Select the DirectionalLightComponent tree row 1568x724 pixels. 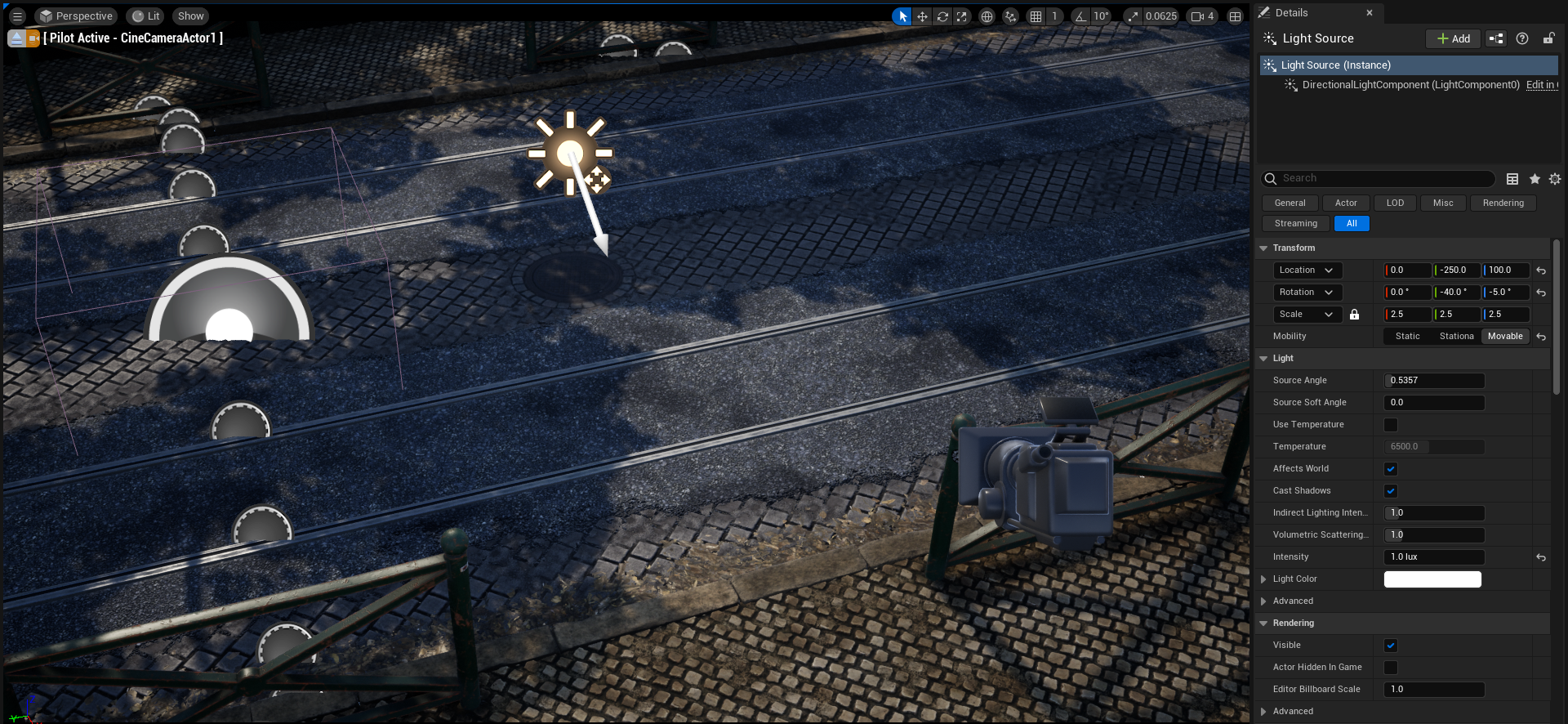pos(1410,85)
